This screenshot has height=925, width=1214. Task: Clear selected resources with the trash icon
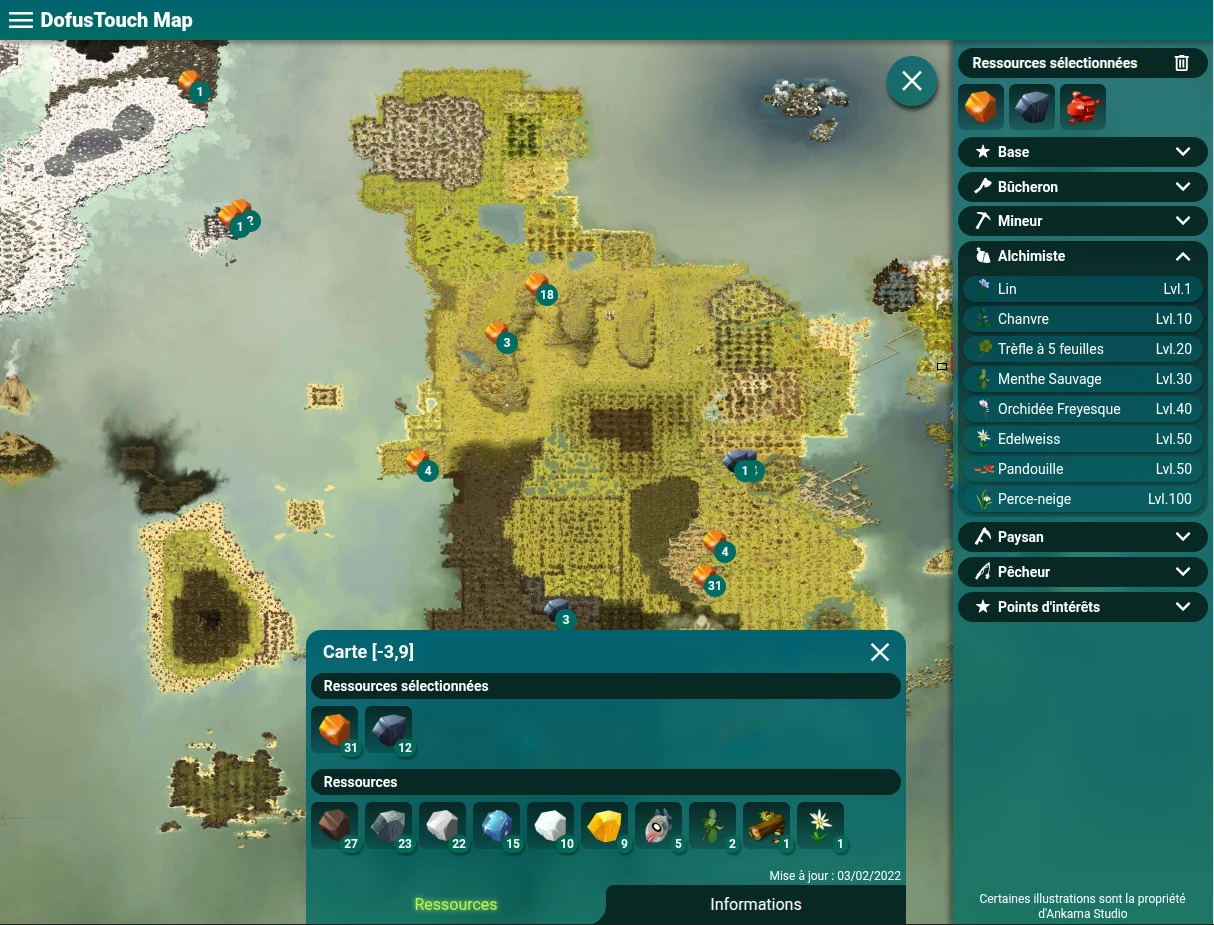(x=1181, y=63)
